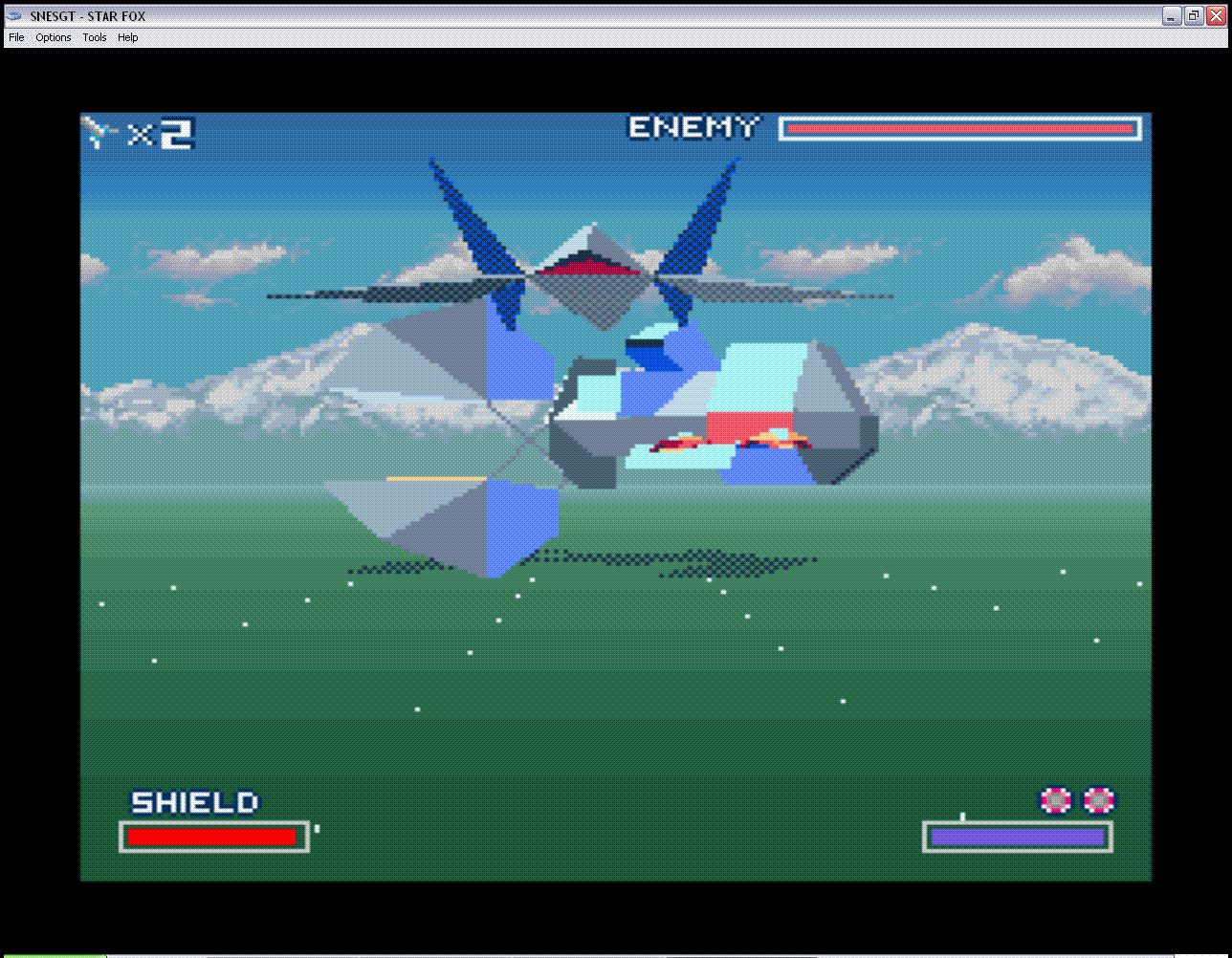Open the emulator's Options menu
The image size is (1232, 958).
(x=54, y=38)
